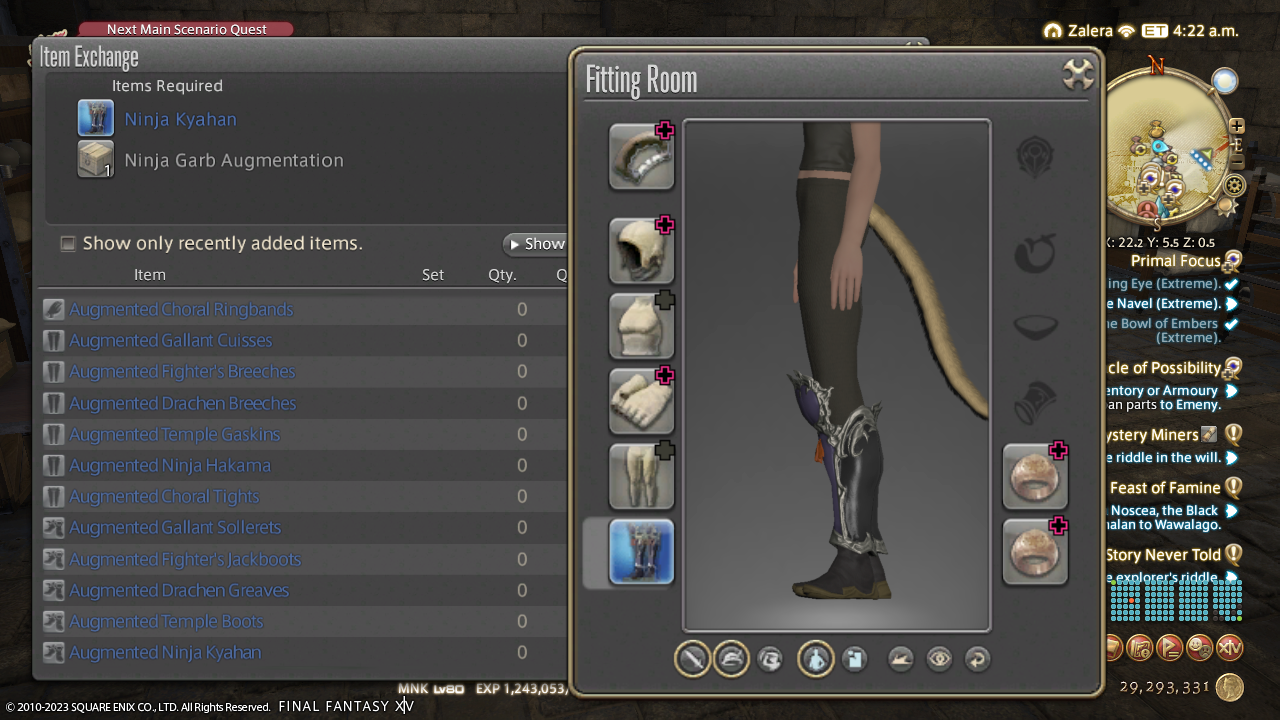
Task: Zoom in on the minimap
Action: [x=1237, y=126]
